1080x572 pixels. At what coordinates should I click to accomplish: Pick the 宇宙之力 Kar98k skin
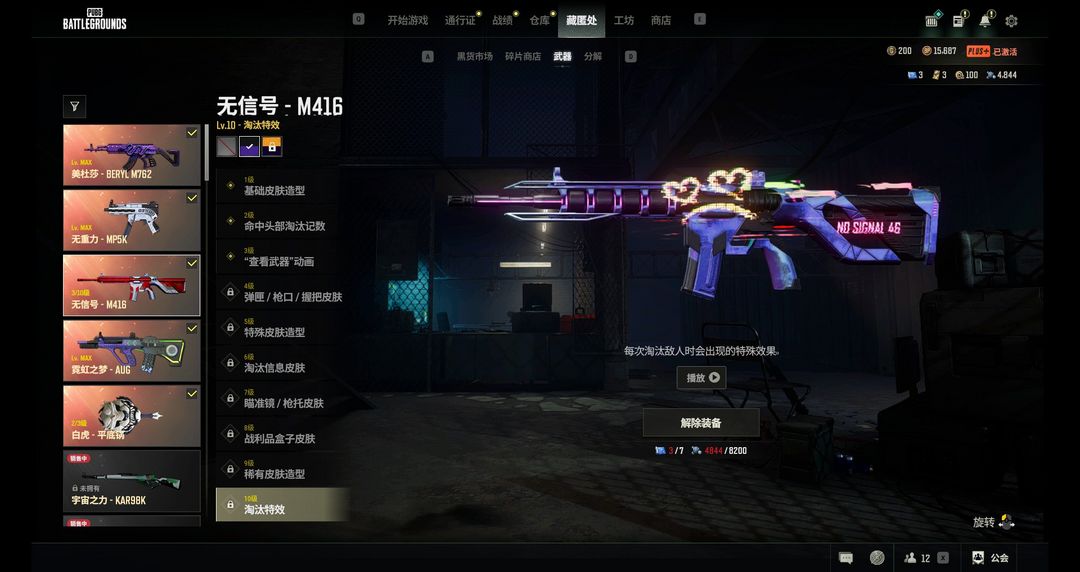(132, 481)
